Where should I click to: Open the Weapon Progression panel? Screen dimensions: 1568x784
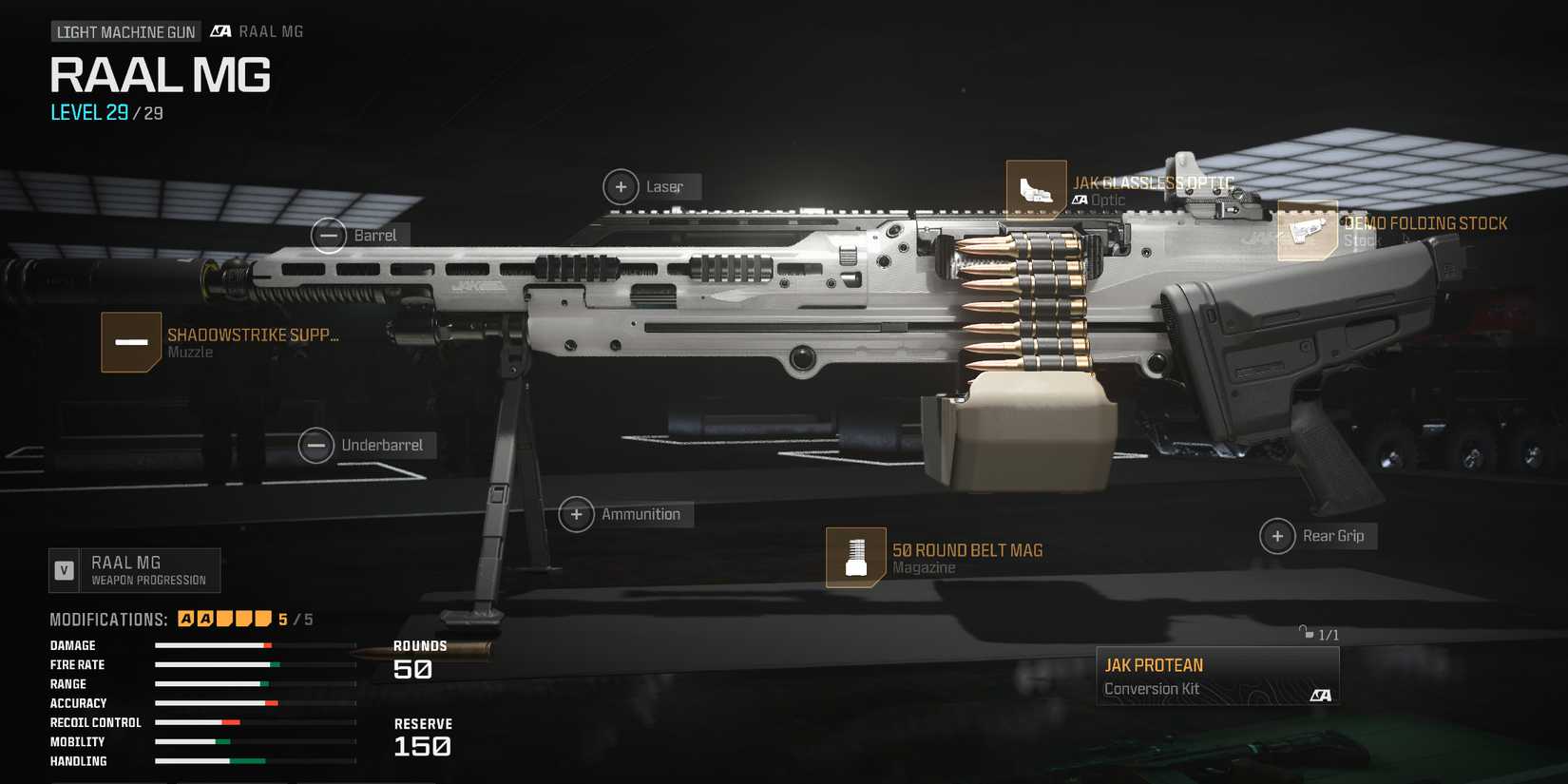pos(135,570)
